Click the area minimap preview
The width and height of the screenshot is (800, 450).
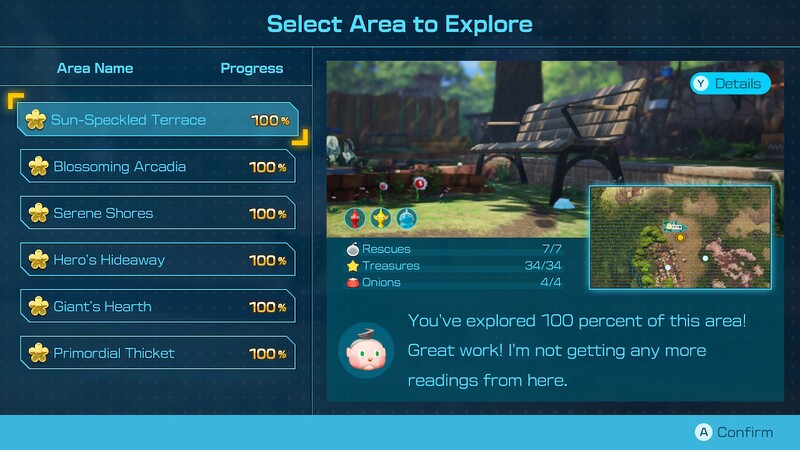[679, 238]
